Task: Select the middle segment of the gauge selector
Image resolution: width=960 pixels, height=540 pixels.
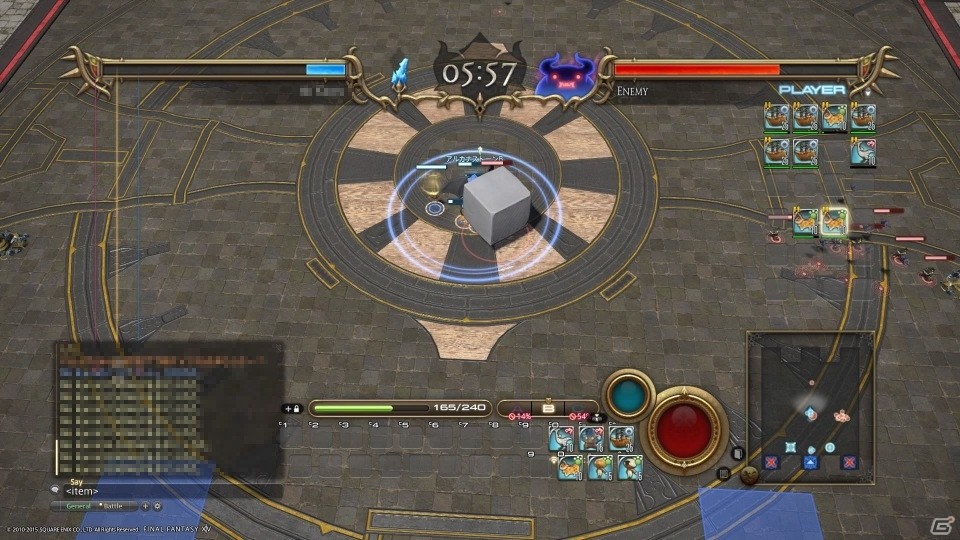Action: (547, 409)
